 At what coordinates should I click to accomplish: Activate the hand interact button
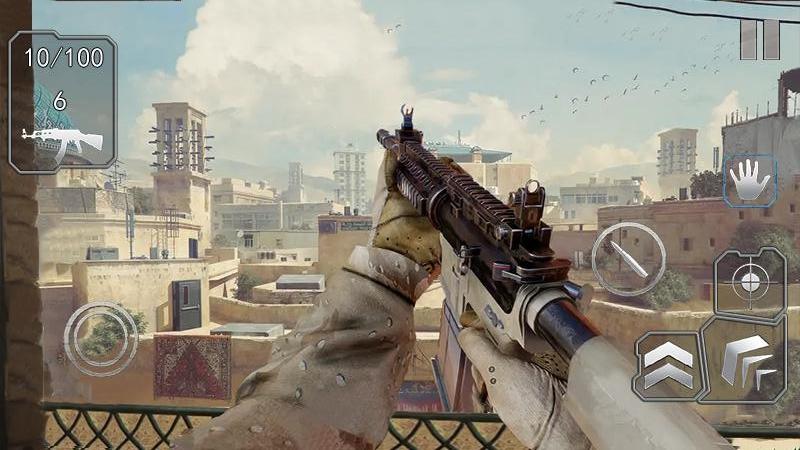[x=749, y=181]
